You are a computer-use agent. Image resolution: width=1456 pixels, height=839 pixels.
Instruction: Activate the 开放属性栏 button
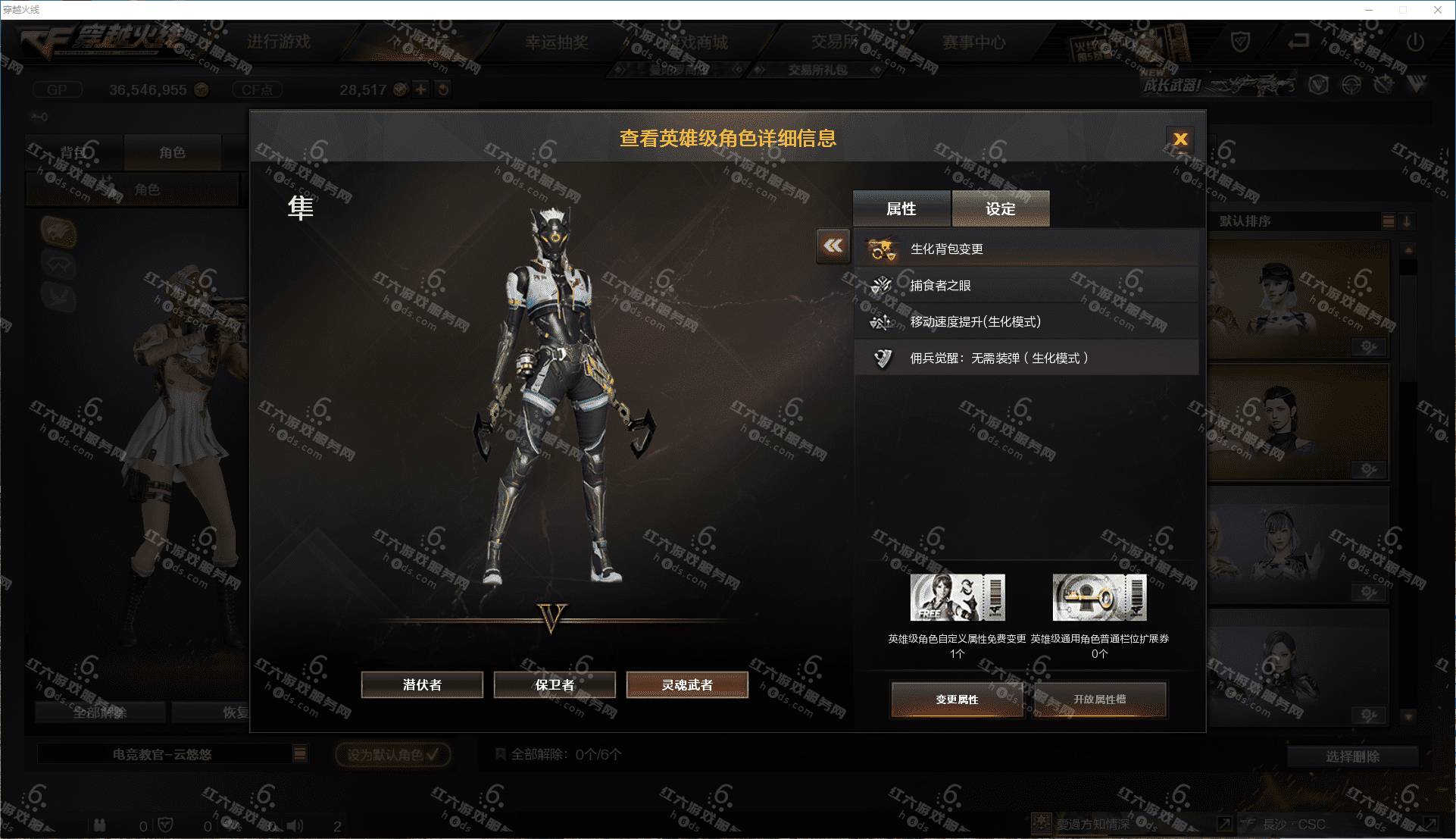tap(1099, 700)
